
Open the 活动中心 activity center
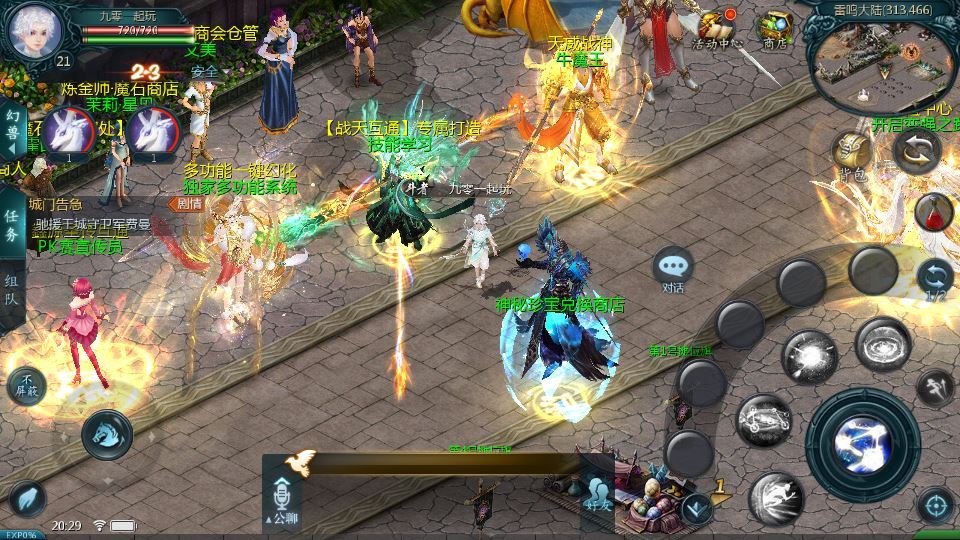click(716, 28)
